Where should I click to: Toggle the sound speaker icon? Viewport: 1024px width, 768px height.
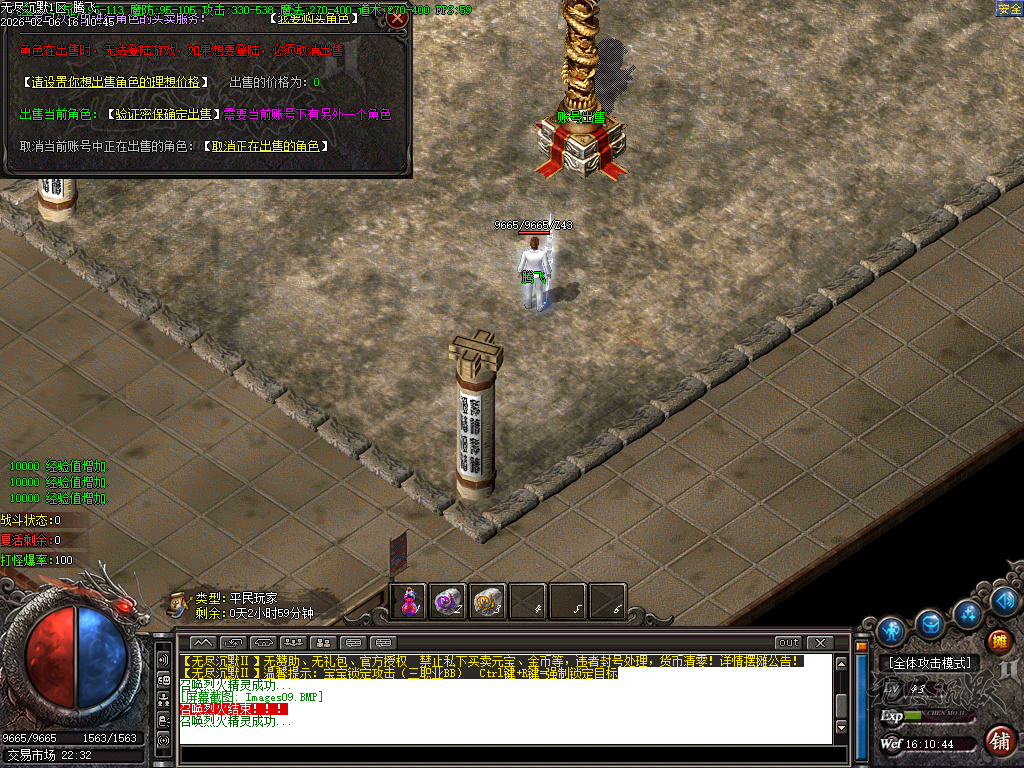(1005, 601)
